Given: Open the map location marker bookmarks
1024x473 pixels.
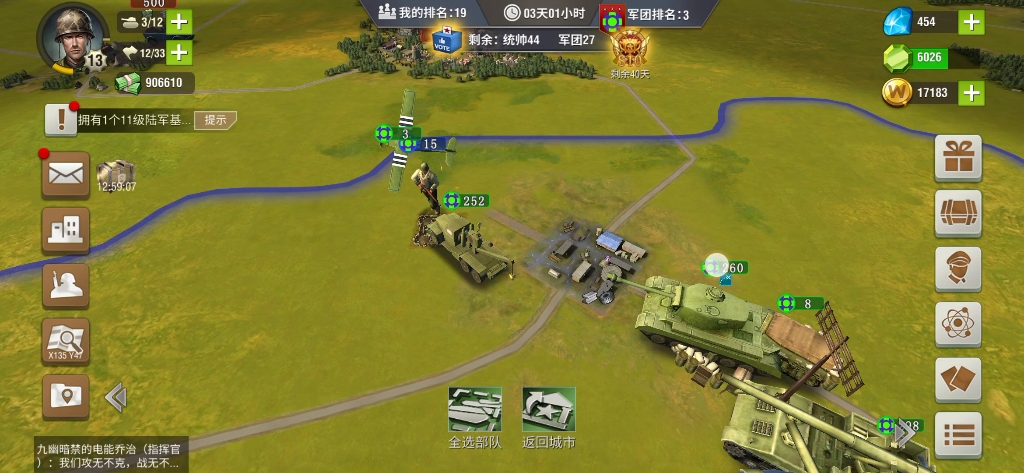Looking at the screenshot, I should pyautogui.click(x=65, y=397).
